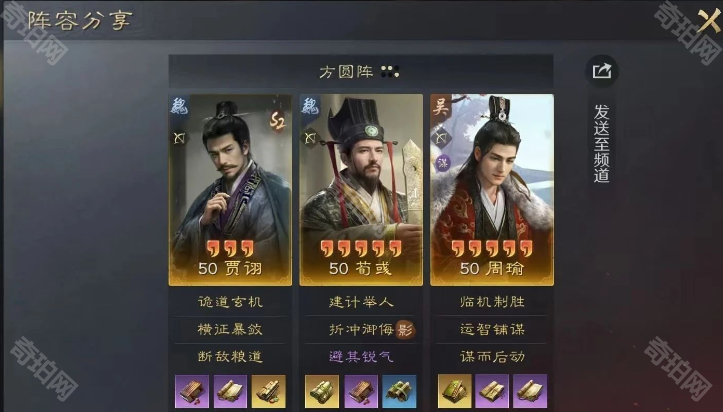View the 临机制胜 skill
Viewport: 723px width, 412px height.
tap(491, 301)
